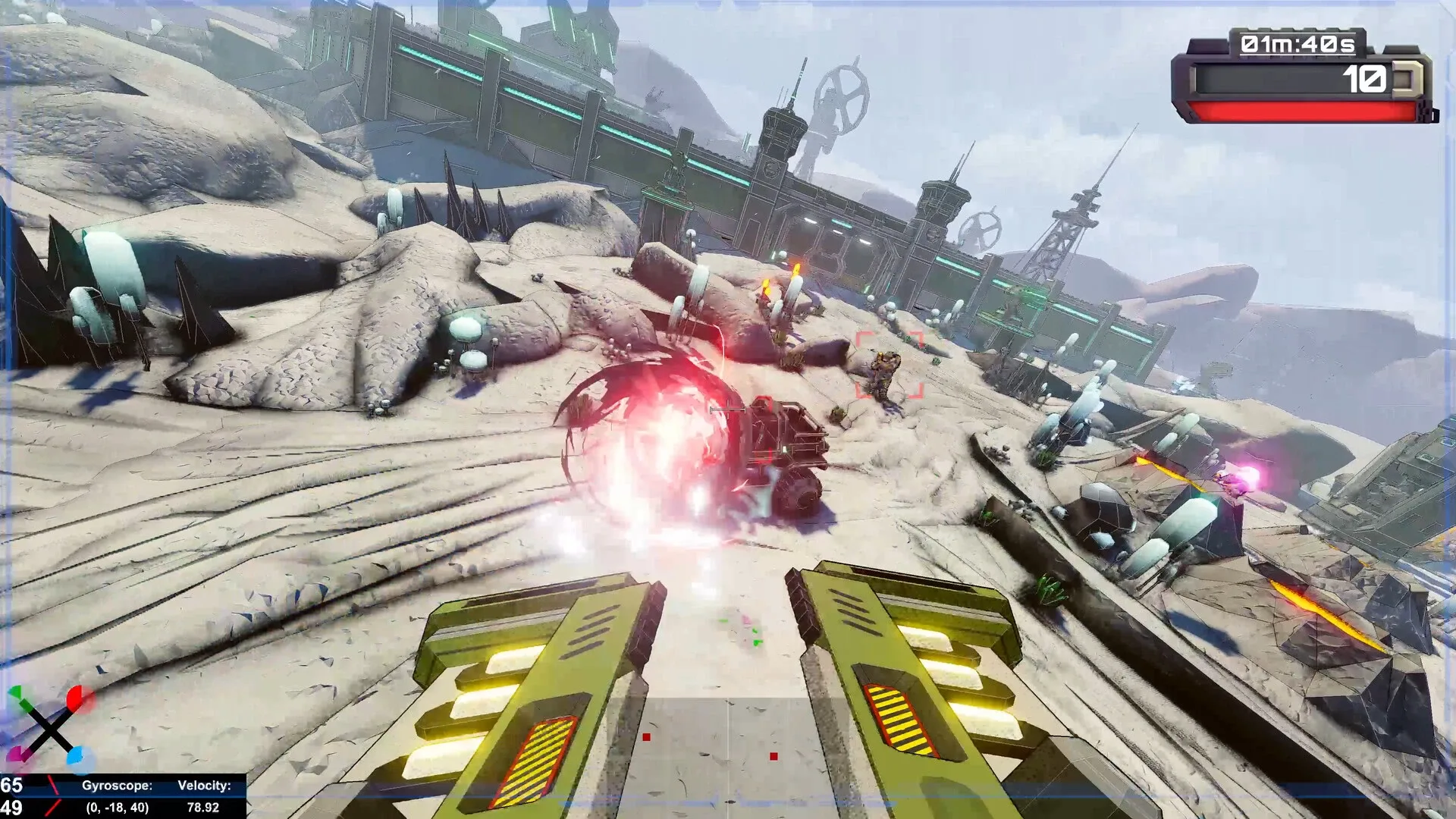Click the central aiming crosshair

(x=728, y=409)
